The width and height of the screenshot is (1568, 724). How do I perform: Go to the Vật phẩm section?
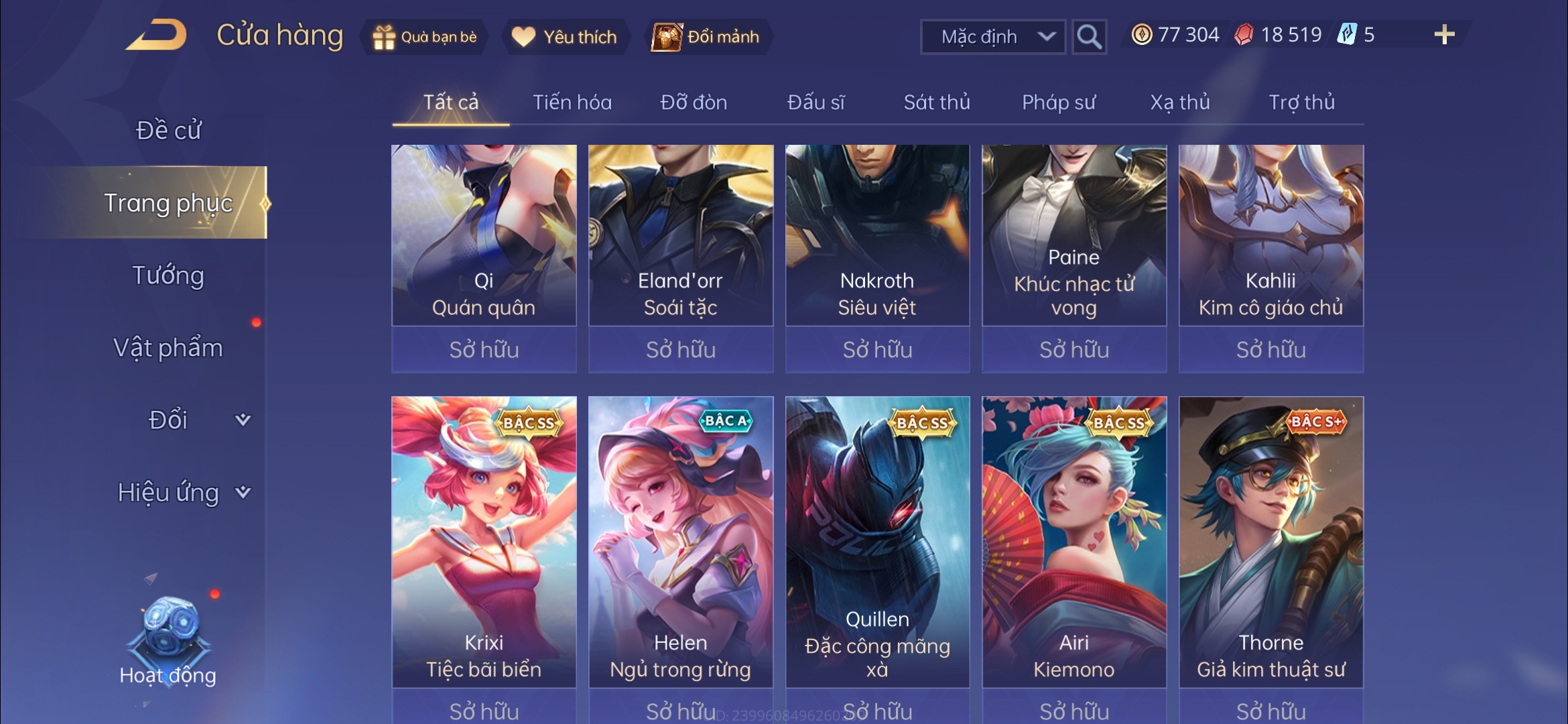(168, 348)
